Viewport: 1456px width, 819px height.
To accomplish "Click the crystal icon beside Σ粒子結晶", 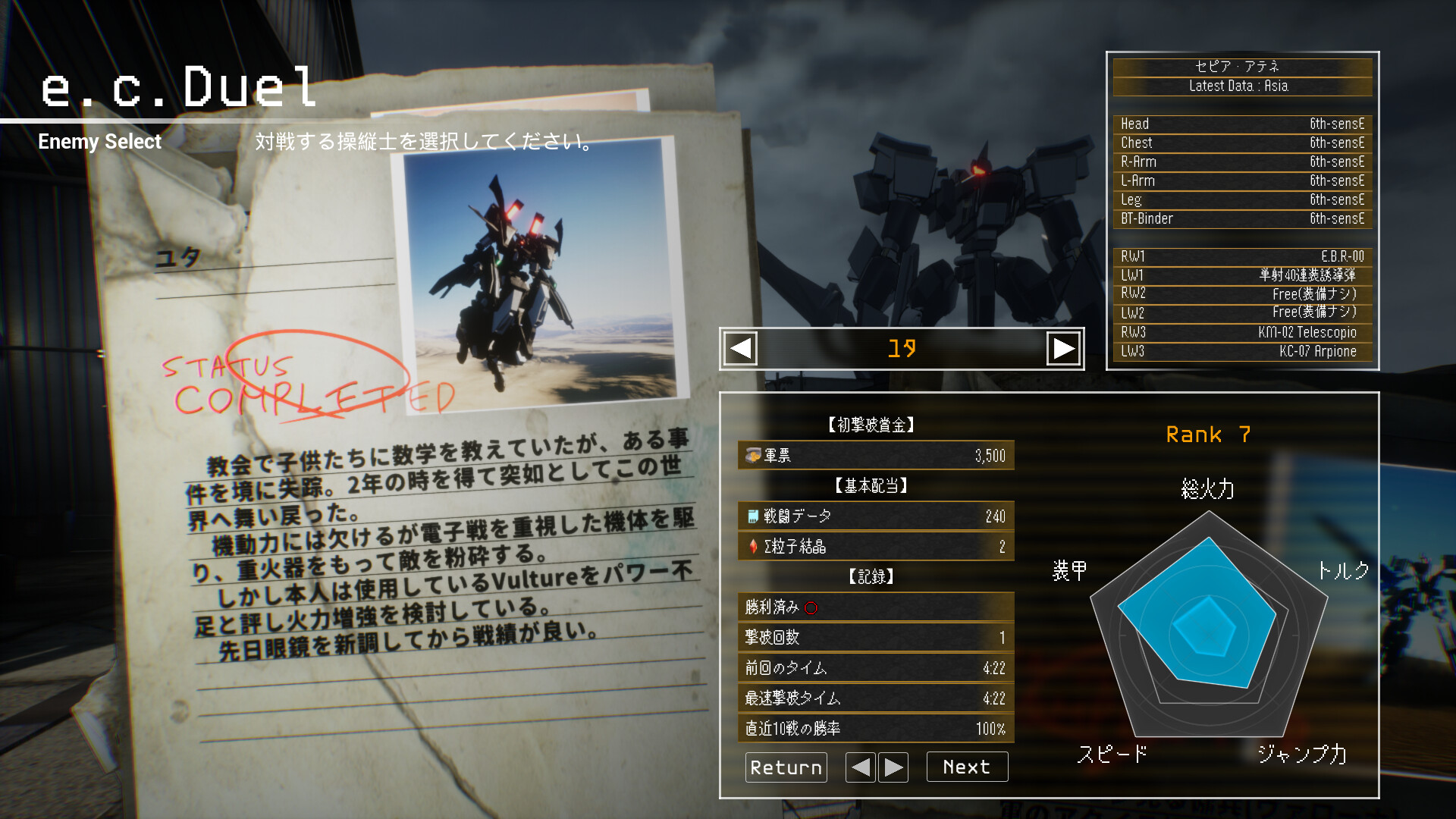I will (752, 546).
